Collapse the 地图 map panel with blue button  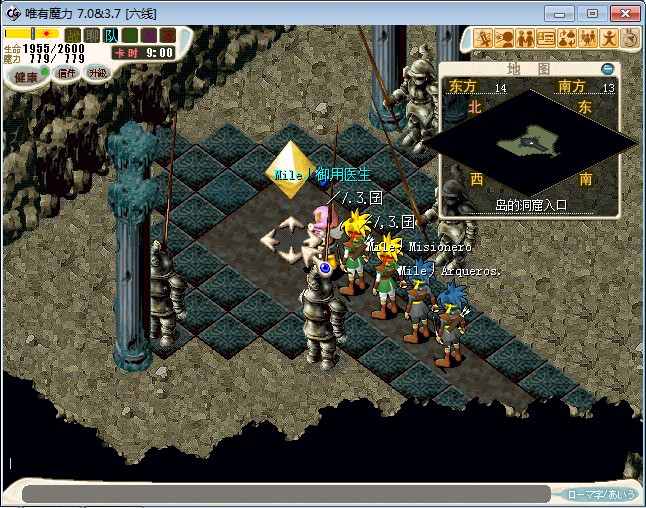click(607, 69)
